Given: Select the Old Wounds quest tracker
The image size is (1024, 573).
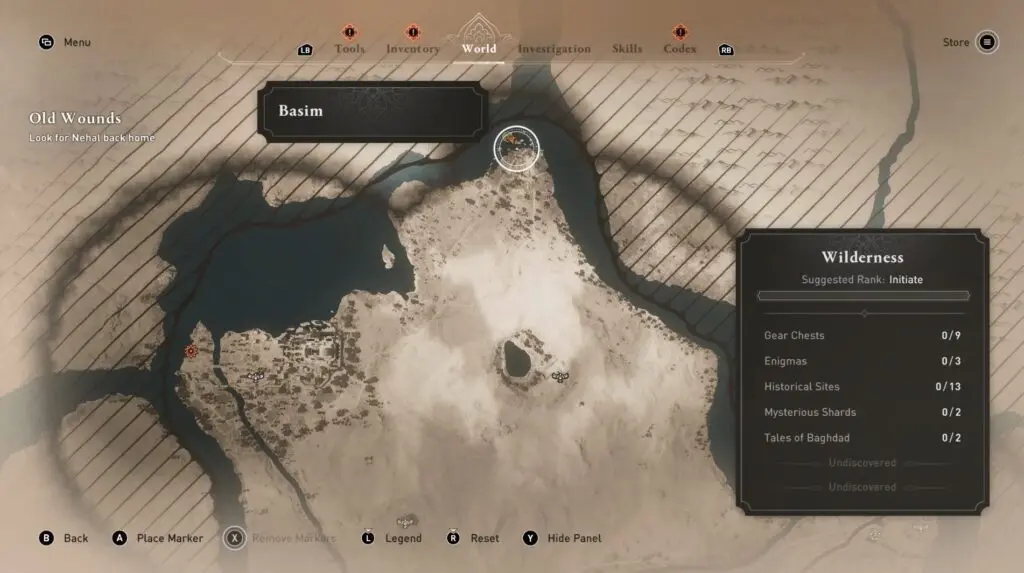Looking at the screenshot, I should click(x=76, y=119).
